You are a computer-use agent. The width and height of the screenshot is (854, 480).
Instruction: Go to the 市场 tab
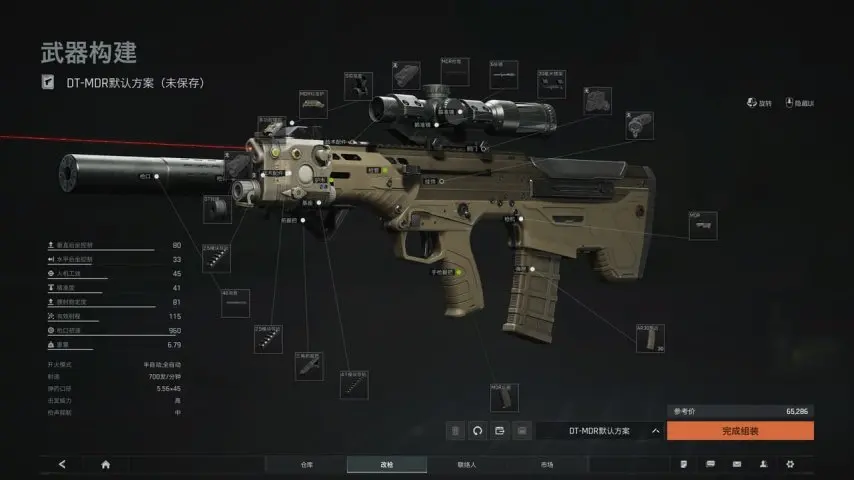click(546, 465)
